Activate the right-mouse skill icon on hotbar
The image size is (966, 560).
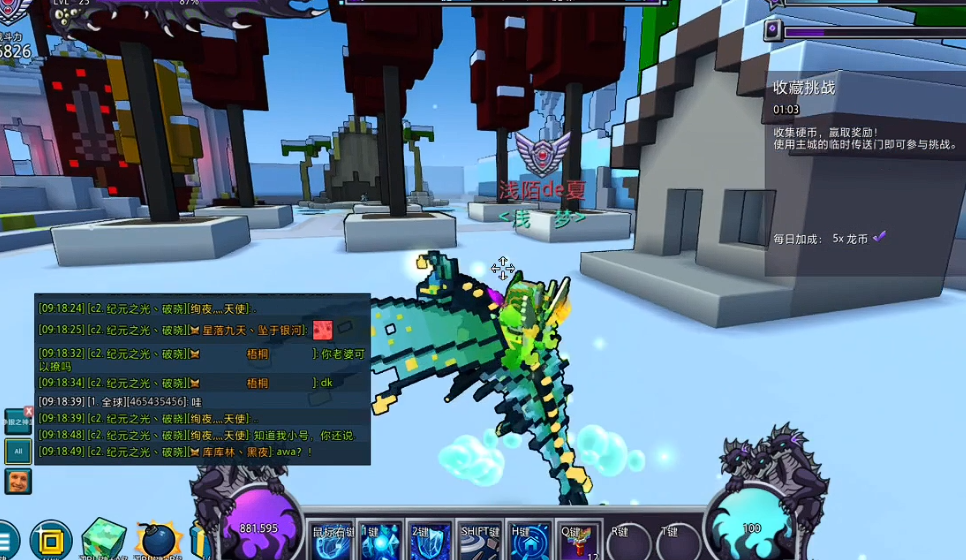(x=332, y=541)
